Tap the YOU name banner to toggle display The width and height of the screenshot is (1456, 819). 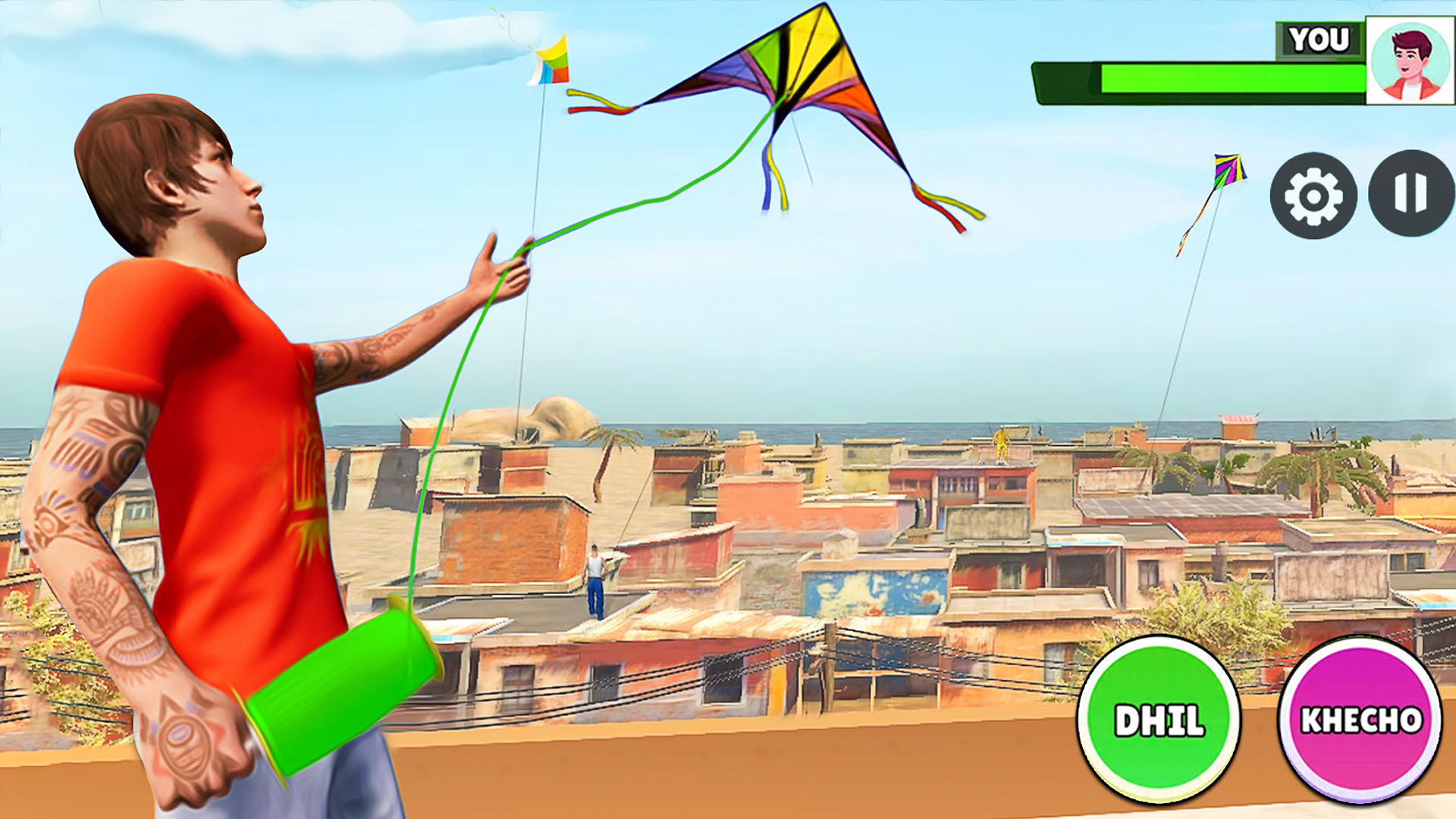click(1317, 38)
